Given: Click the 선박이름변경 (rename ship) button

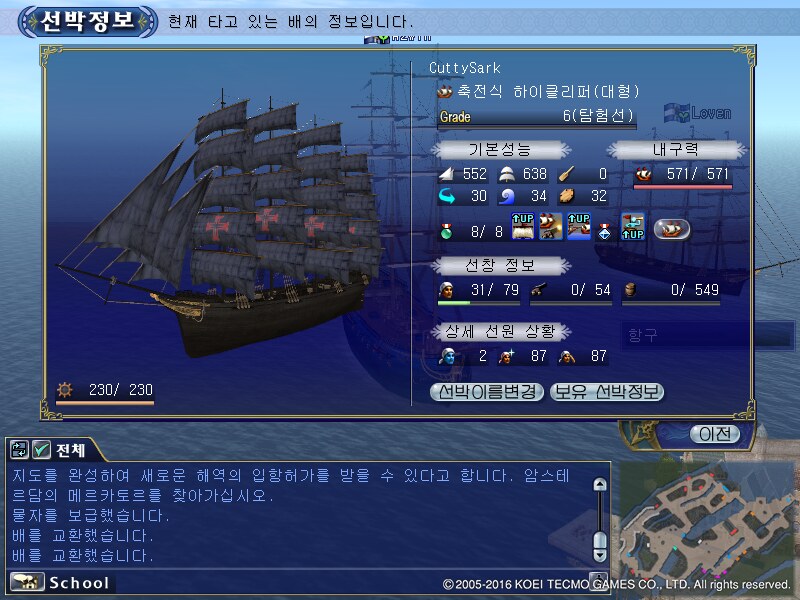Looking at the screenshot, I should 487,392.
